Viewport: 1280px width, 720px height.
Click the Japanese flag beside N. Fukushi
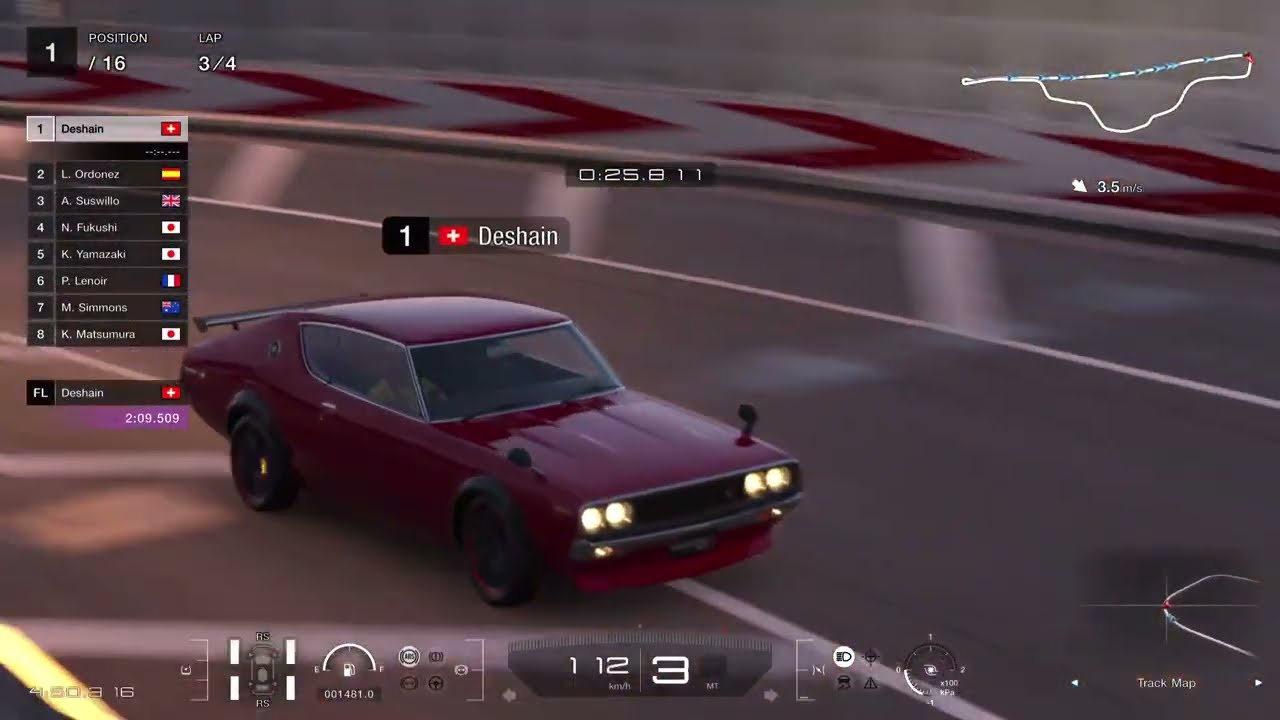[170, 227]
